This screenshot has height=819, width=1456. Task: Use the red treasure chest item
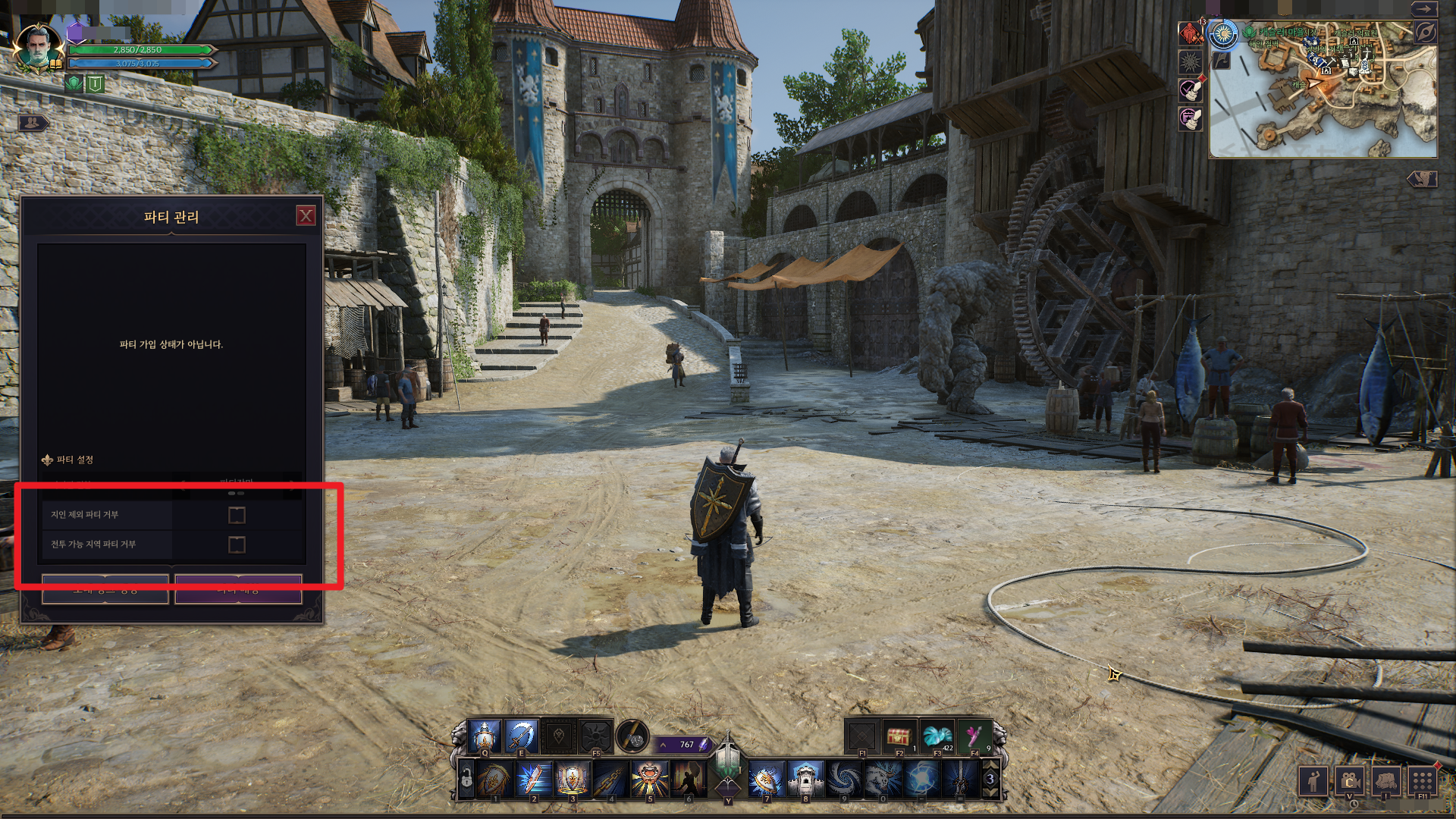899,737
